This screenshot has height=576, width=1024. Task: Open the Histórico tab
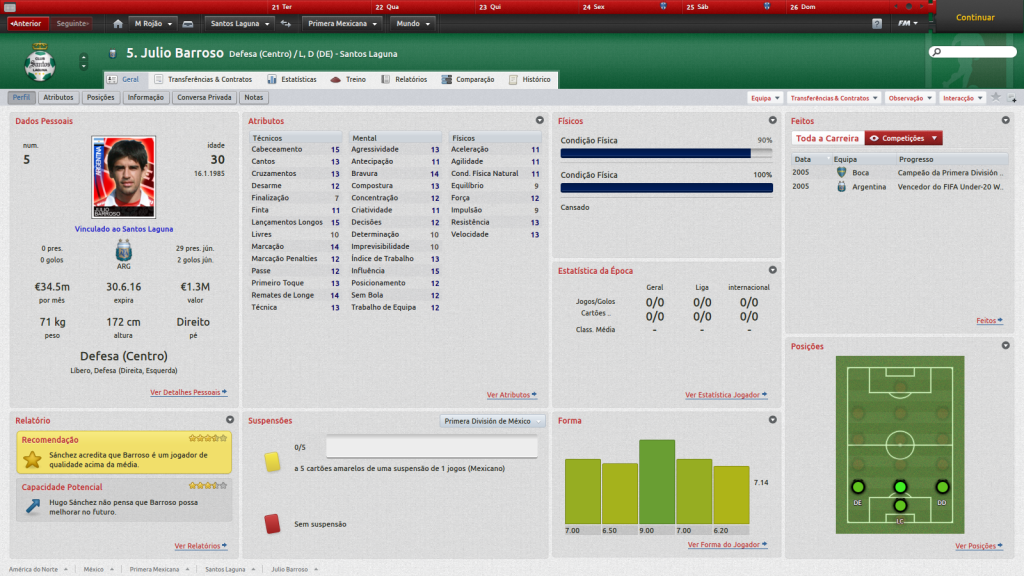coord(530,79)
